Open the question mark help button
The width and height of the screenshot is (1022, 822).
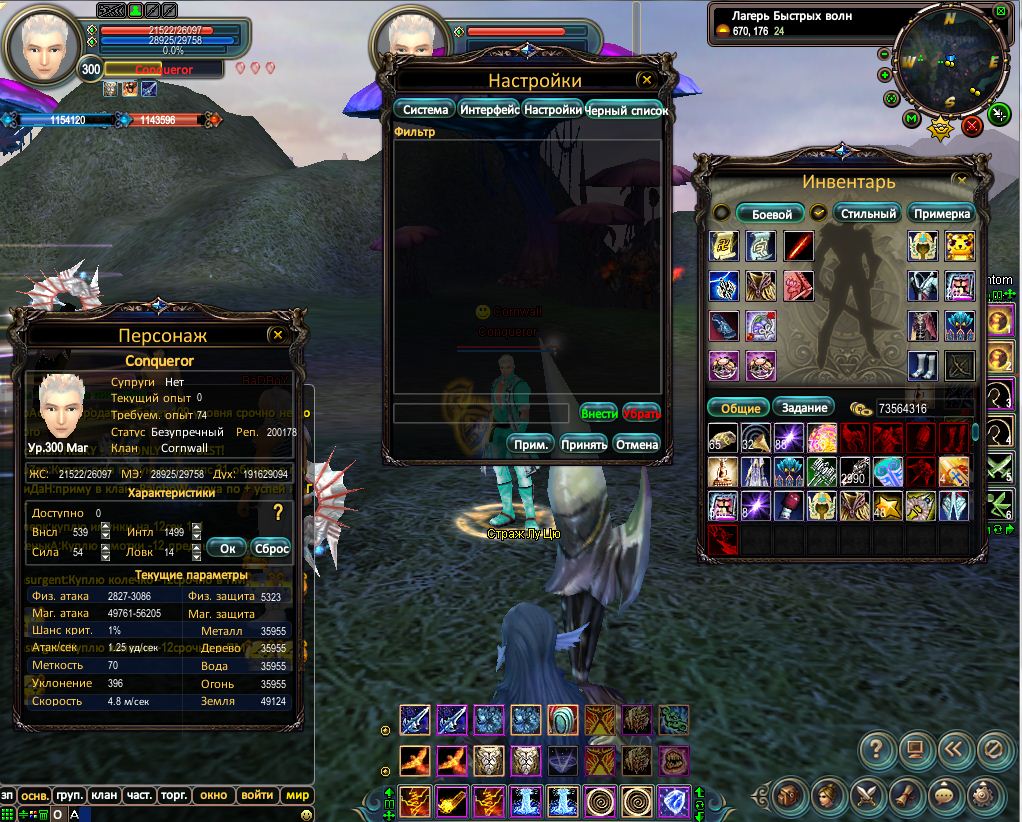[x=876, y=748]
